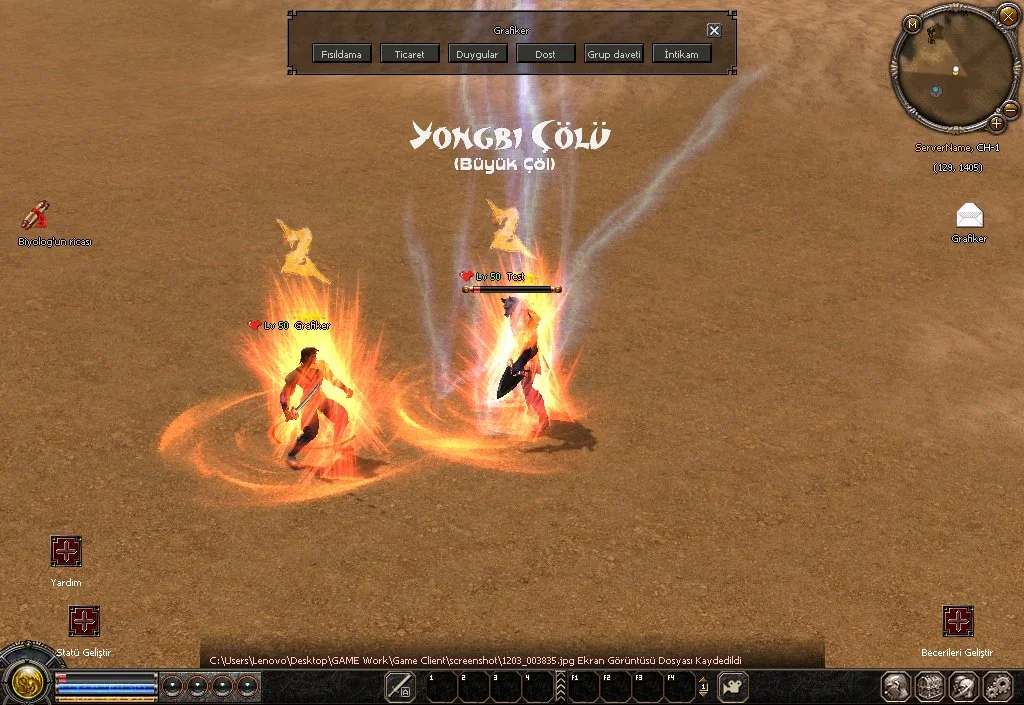Select the İntikam button

pyautogui.click(x=682, y=54)
